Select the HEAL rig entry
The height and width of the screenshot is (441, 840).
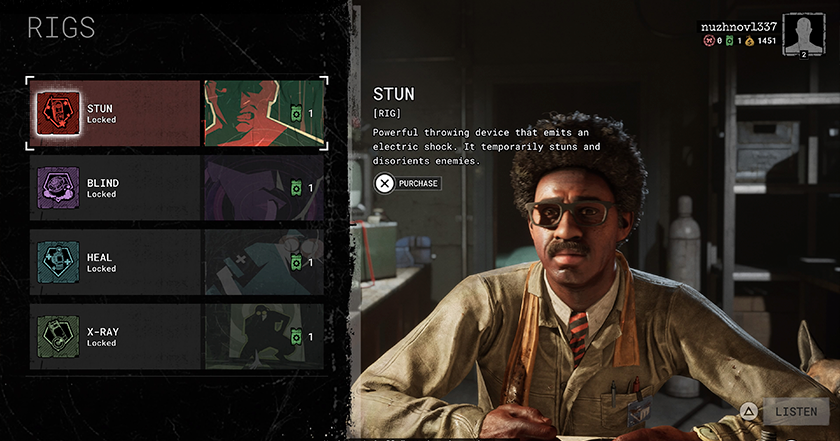[175, 263]
